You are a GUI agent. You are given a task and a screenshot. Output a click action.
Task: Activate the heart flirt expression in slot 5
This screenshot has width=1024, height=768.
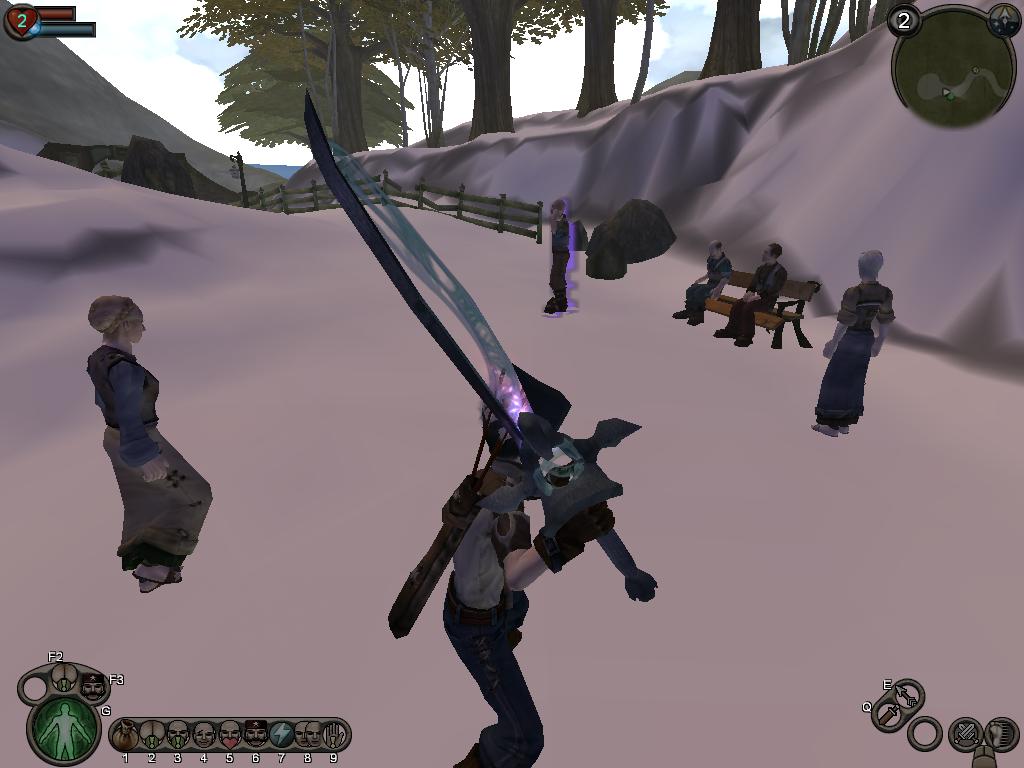(x=230, y=736)
